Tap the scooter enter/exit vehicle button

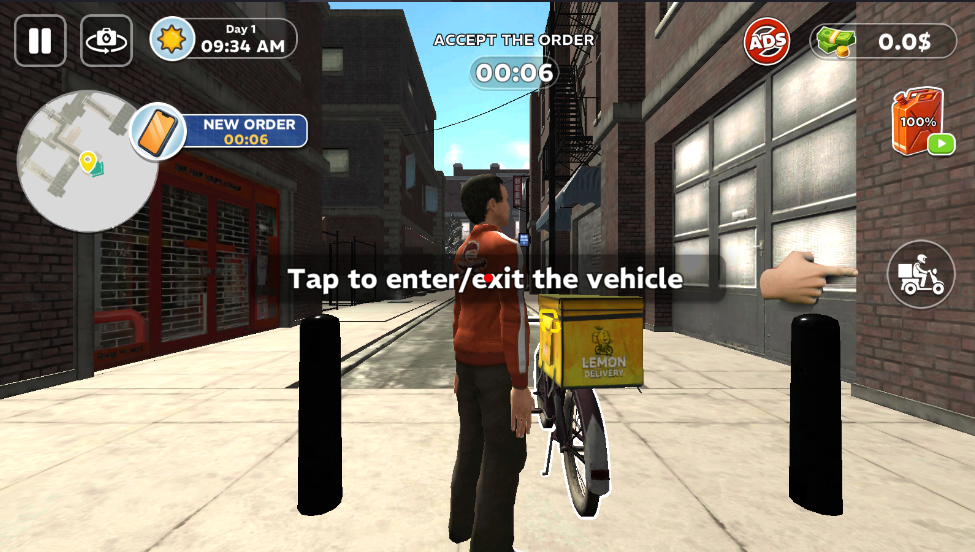pos(920,274)
